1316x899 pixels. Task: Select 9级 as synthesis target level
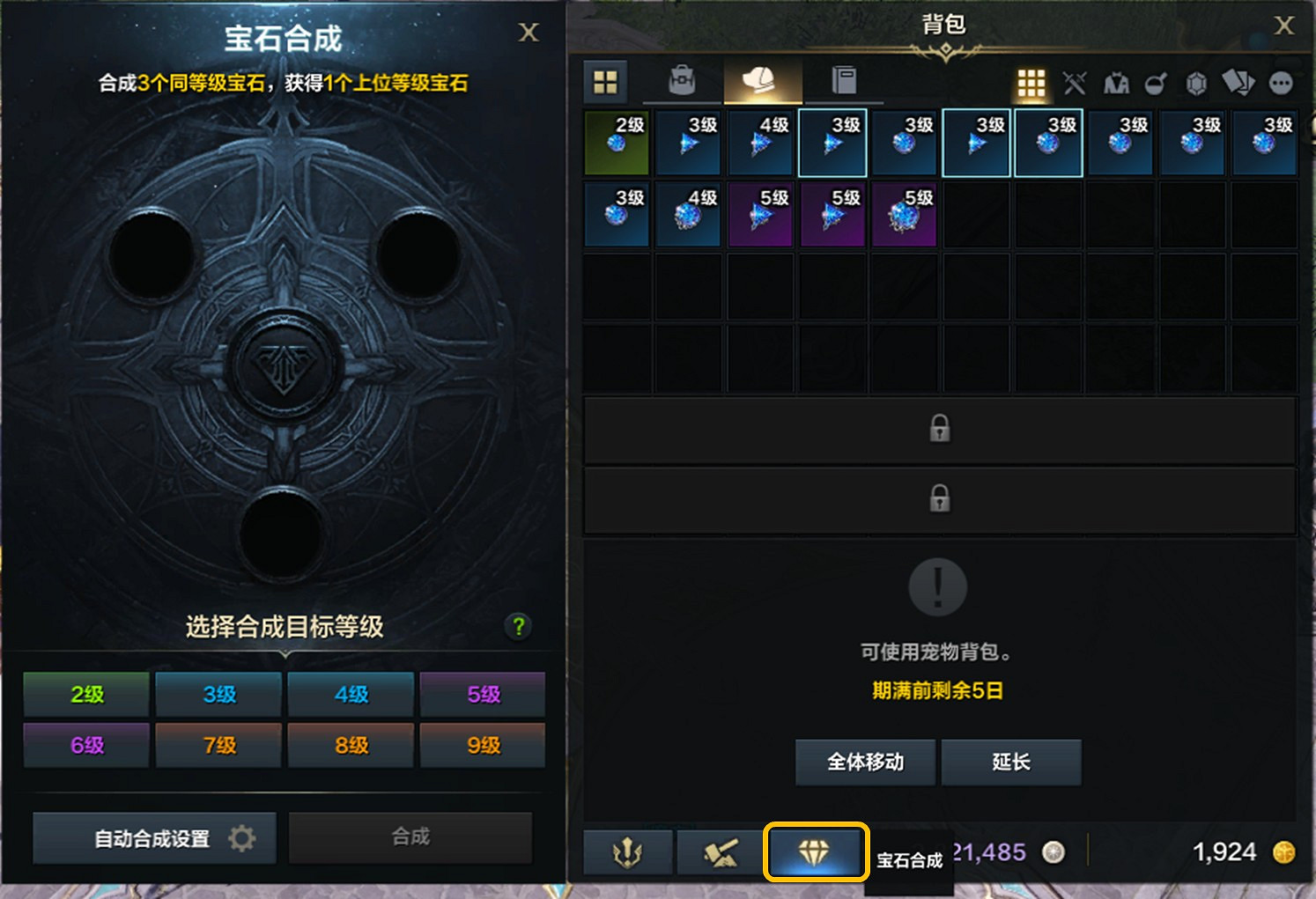click(x=482, y=745)
